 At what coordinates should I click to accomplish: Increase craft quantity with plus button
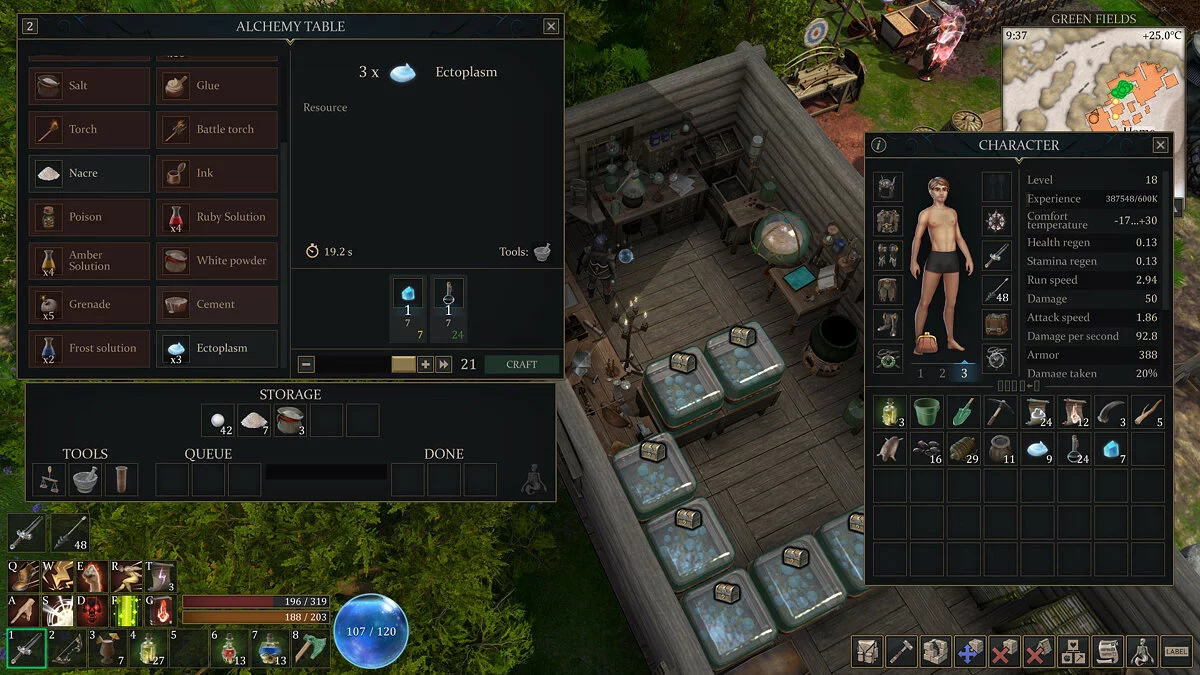[x=425, y=365]
